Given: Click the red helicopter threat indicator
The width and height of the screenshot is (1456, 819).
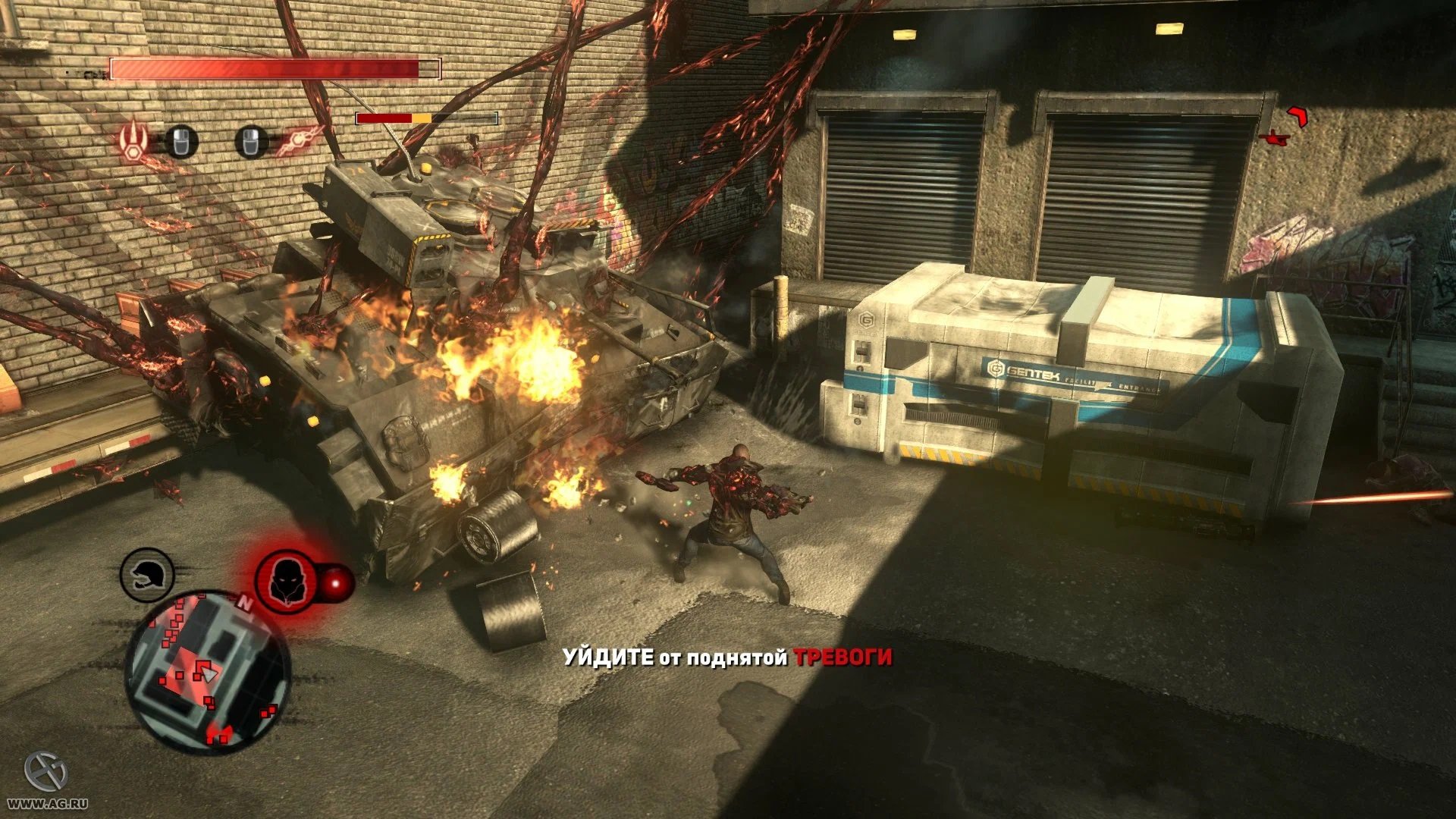Looking at the screenshot, I should pyautogui.click(x=1276, y=137).
